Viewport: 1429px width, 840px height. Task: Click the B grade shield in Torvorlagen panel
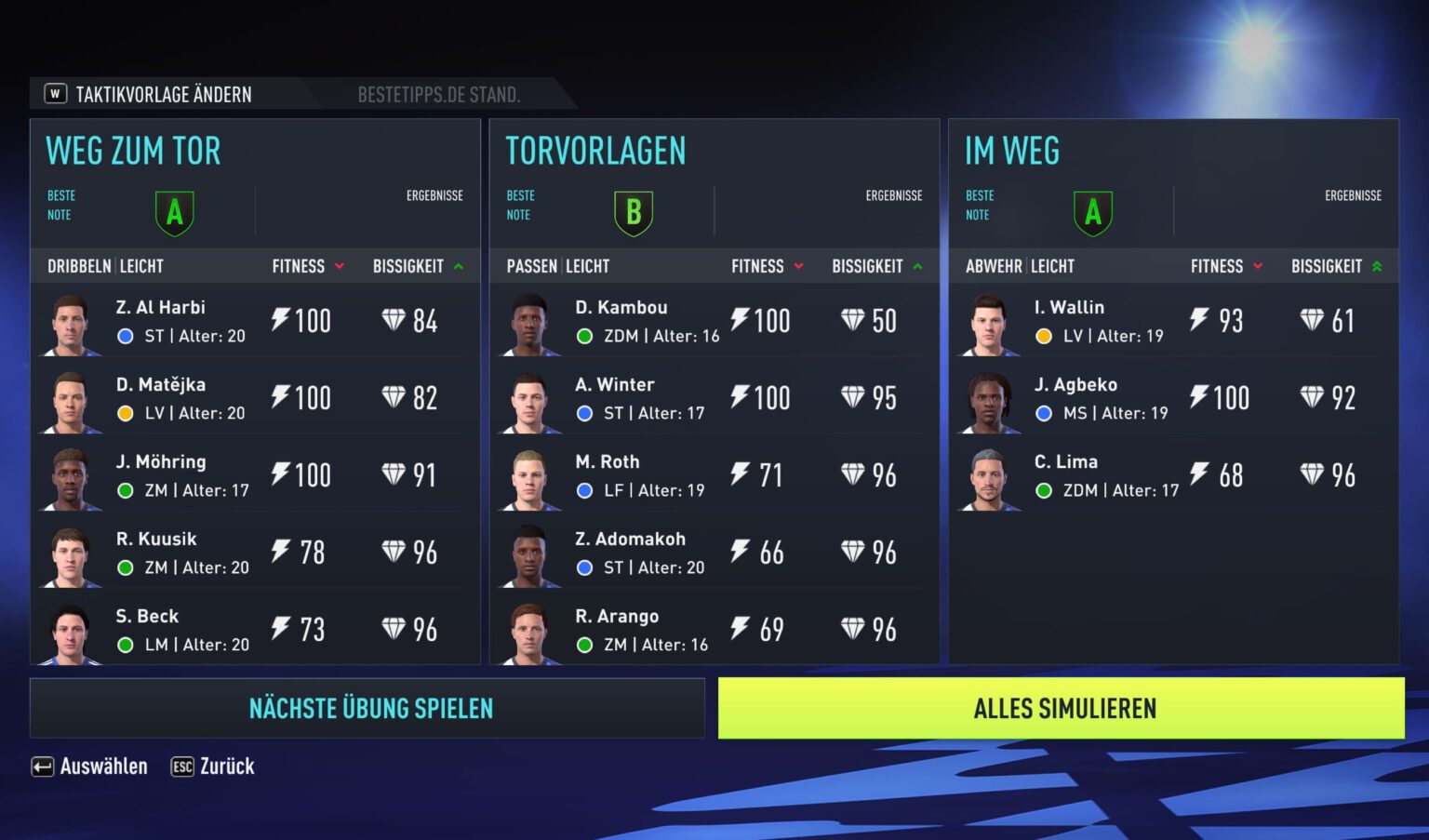tap(634, 211)
